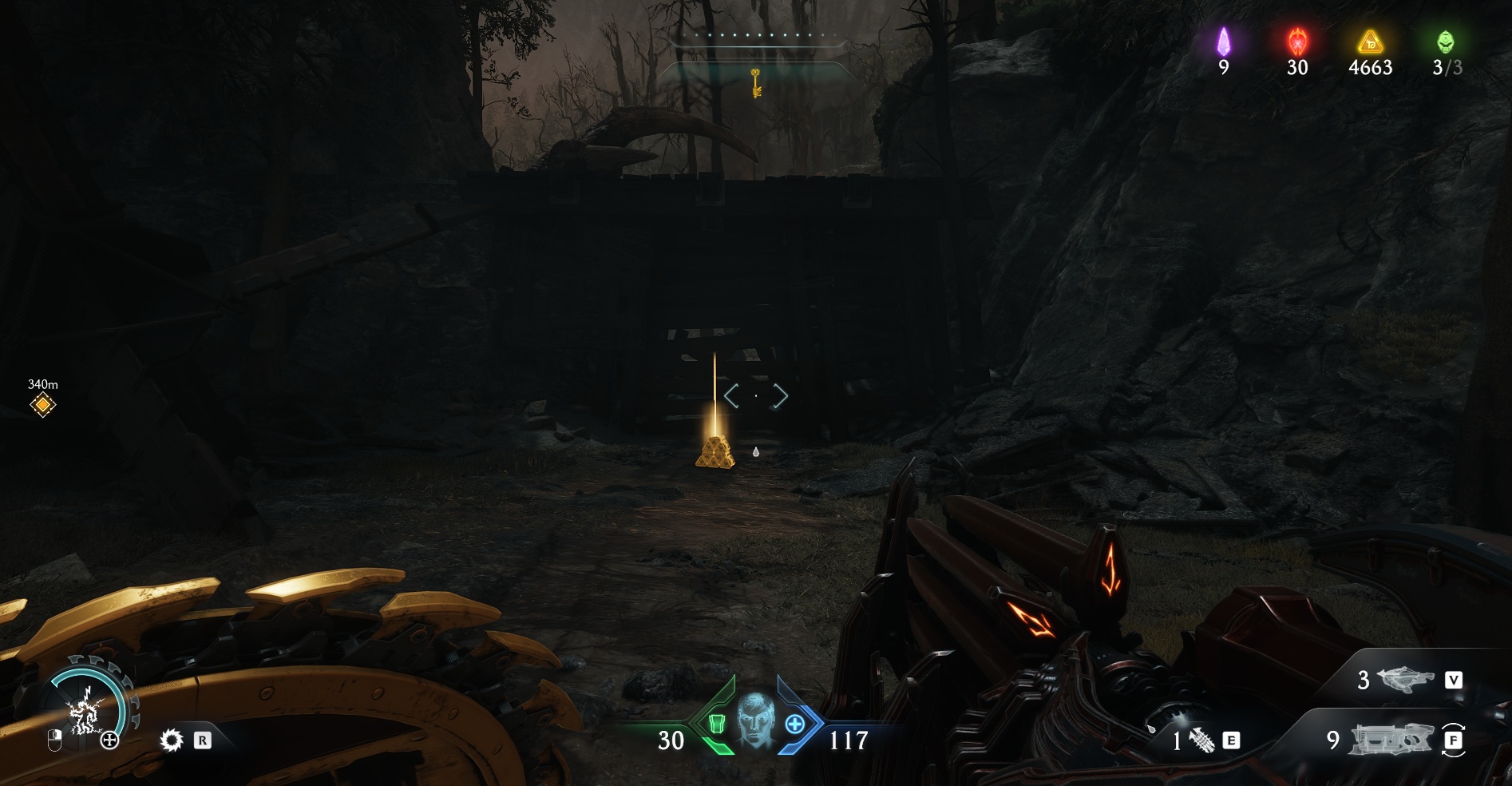The height and width of the screenshot is (786, 1512).
Task: Select the green Slayer helmet lives icon
Action: tap(1446, 42)
